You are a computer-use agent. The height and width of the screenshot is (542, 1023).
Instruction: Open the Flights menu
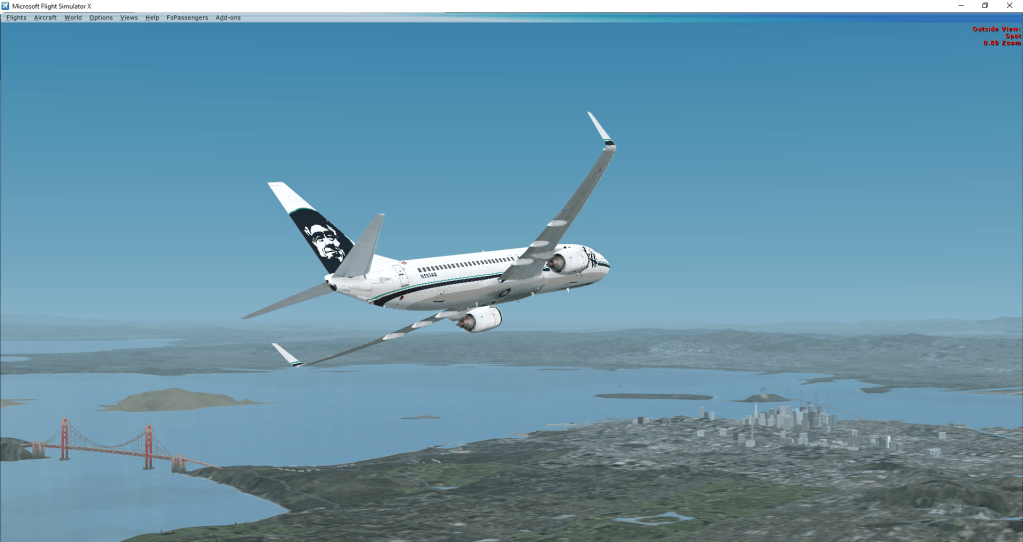[x=16, y=17]
